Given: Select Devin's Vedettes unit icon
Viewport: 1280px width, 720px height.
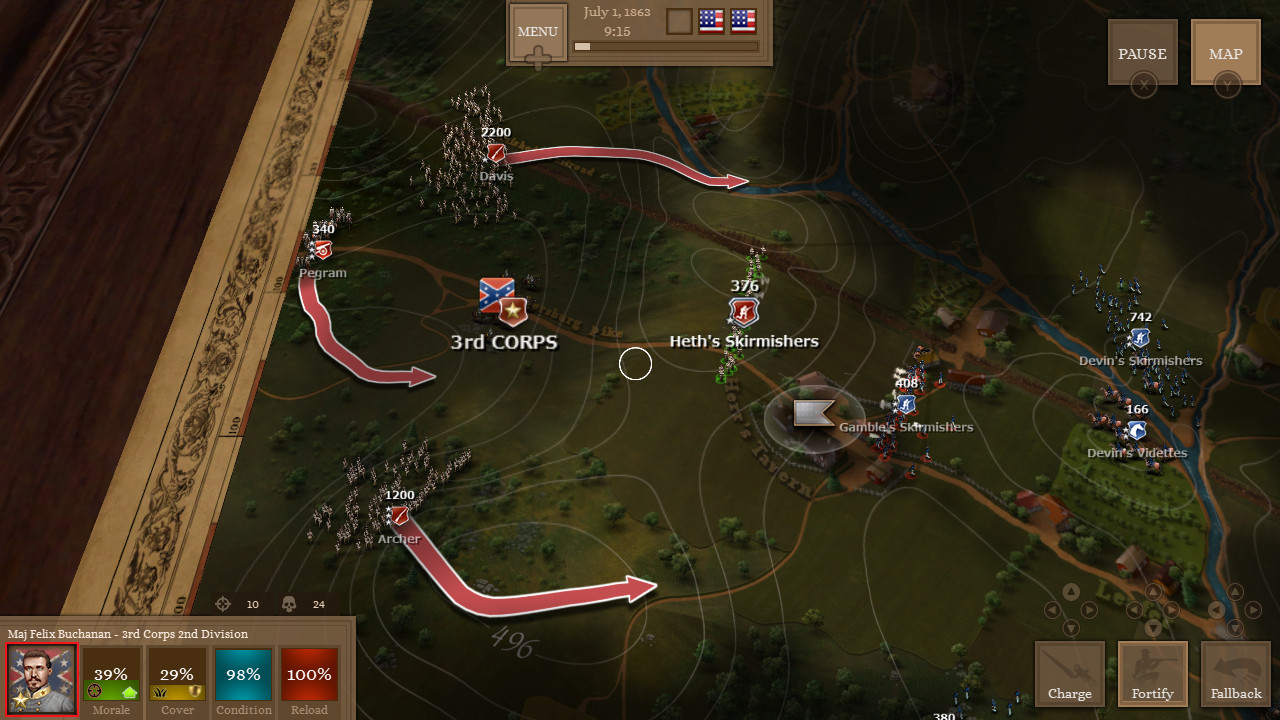Looking at the screenshot, I should point(1135,430).
